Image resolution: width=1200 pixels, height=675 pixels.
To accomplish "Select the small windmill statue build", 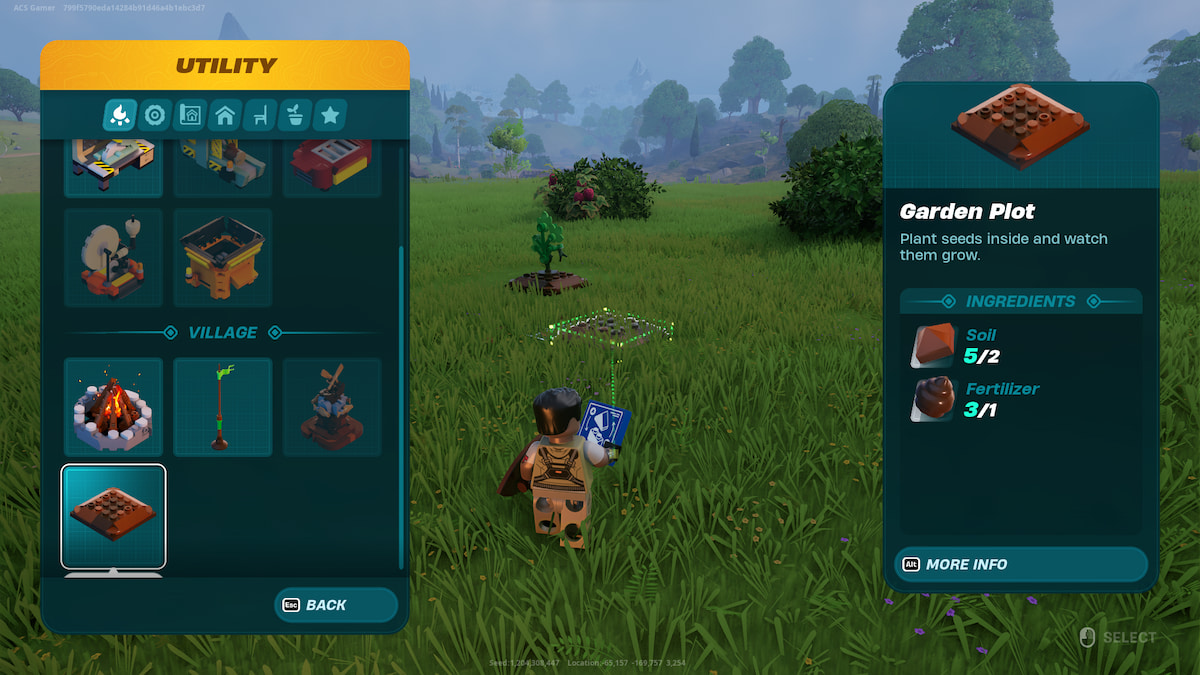I will coord(331,407).
